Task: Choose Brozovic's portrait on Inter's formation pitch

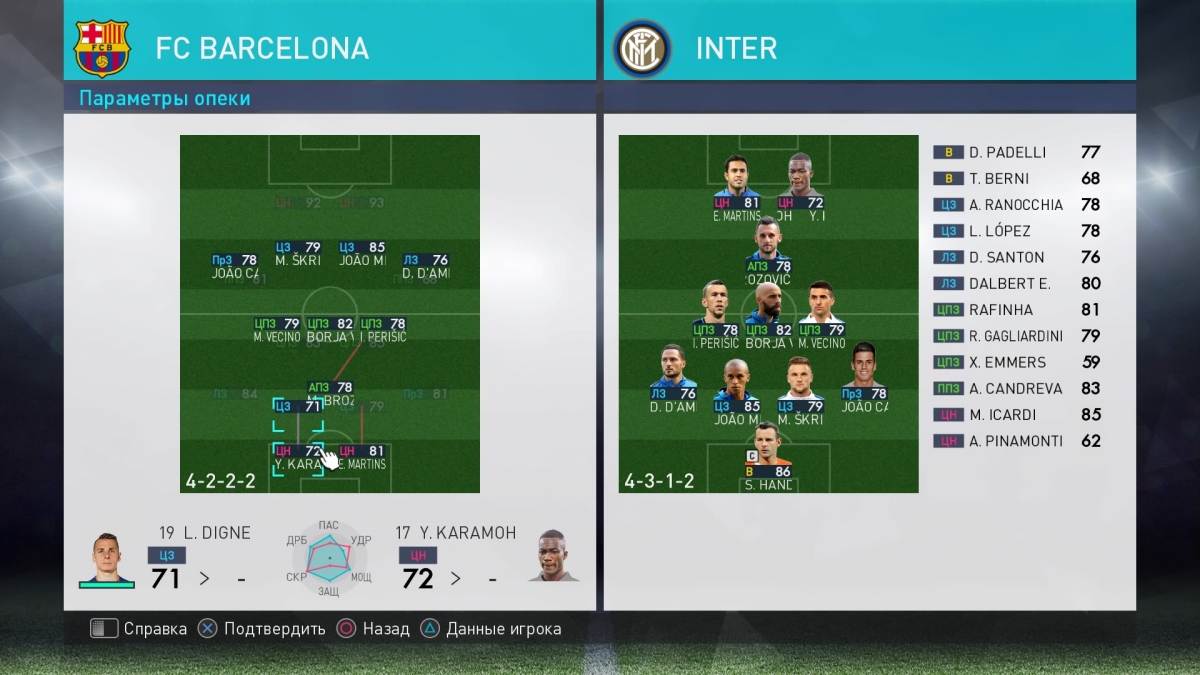Action: (x=768, y=241)
